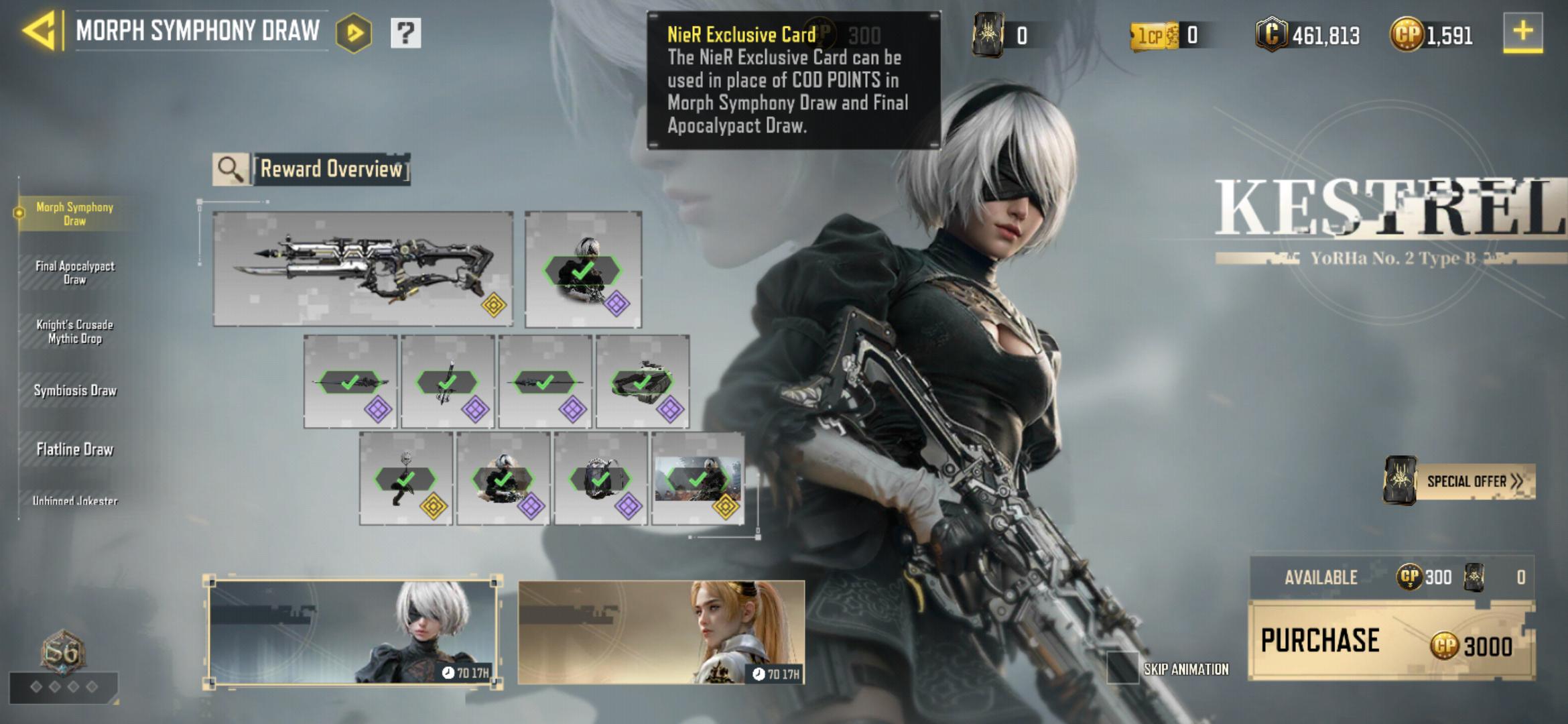Open the Special Offer banner
The height and width of the screenshot is (724, 1568).
pos(1459,481)
